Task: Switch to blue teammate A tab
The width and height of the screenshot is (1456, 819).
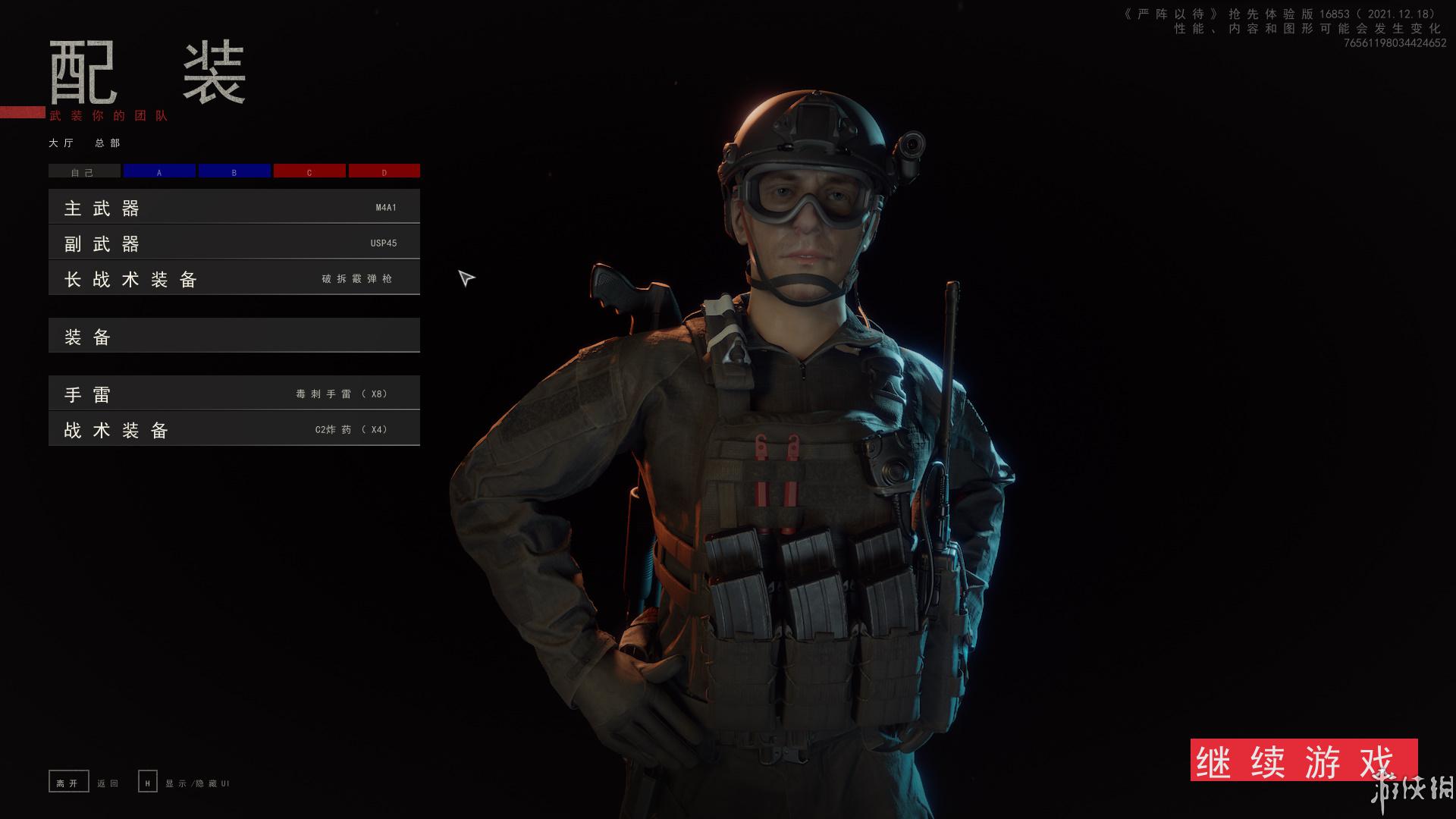Action: click(x=159, y=171)
